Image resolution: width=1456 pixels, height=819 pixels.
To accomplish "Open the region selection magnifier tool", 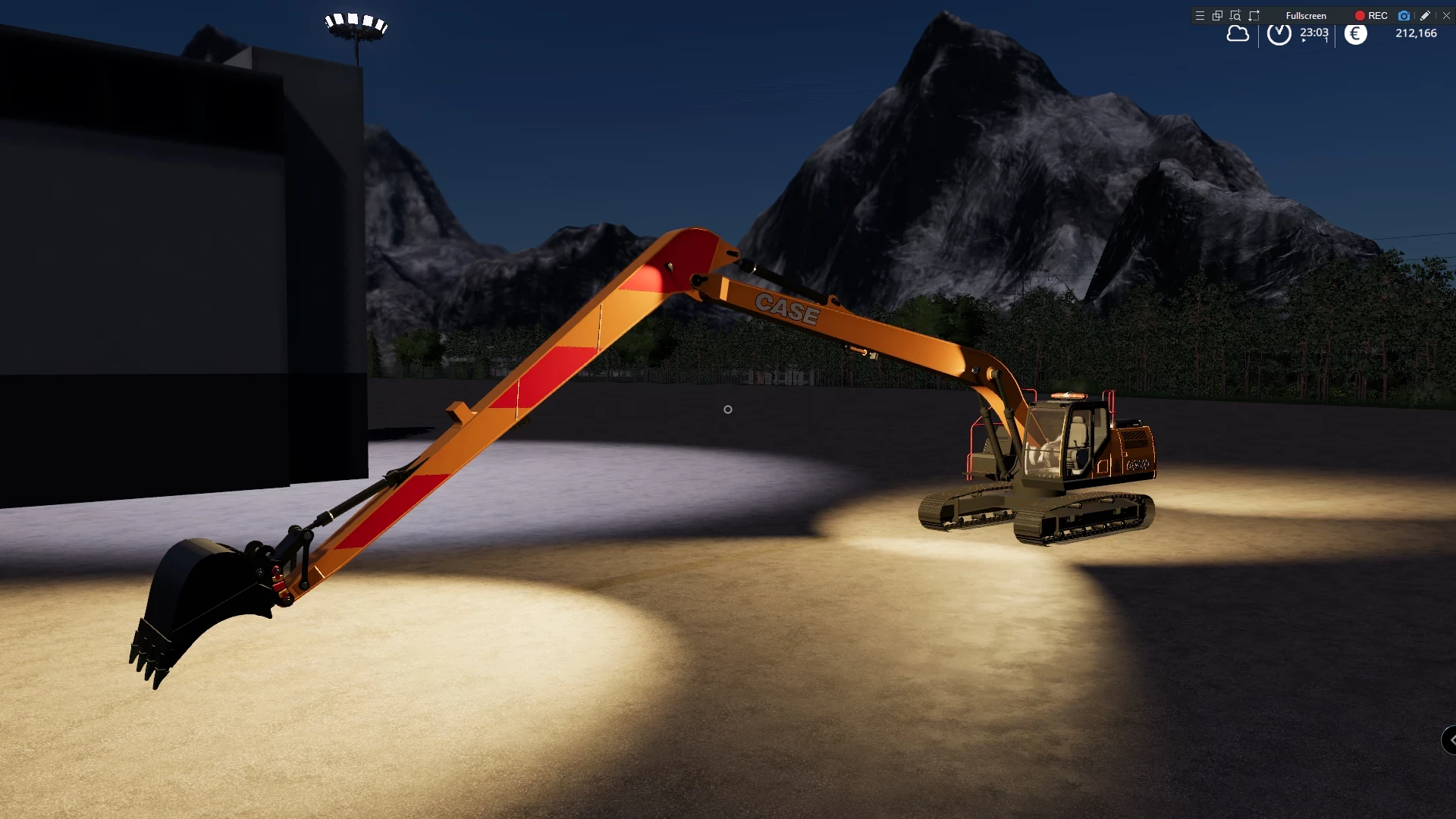I will pyautogui.click(x=1235, y=15).
